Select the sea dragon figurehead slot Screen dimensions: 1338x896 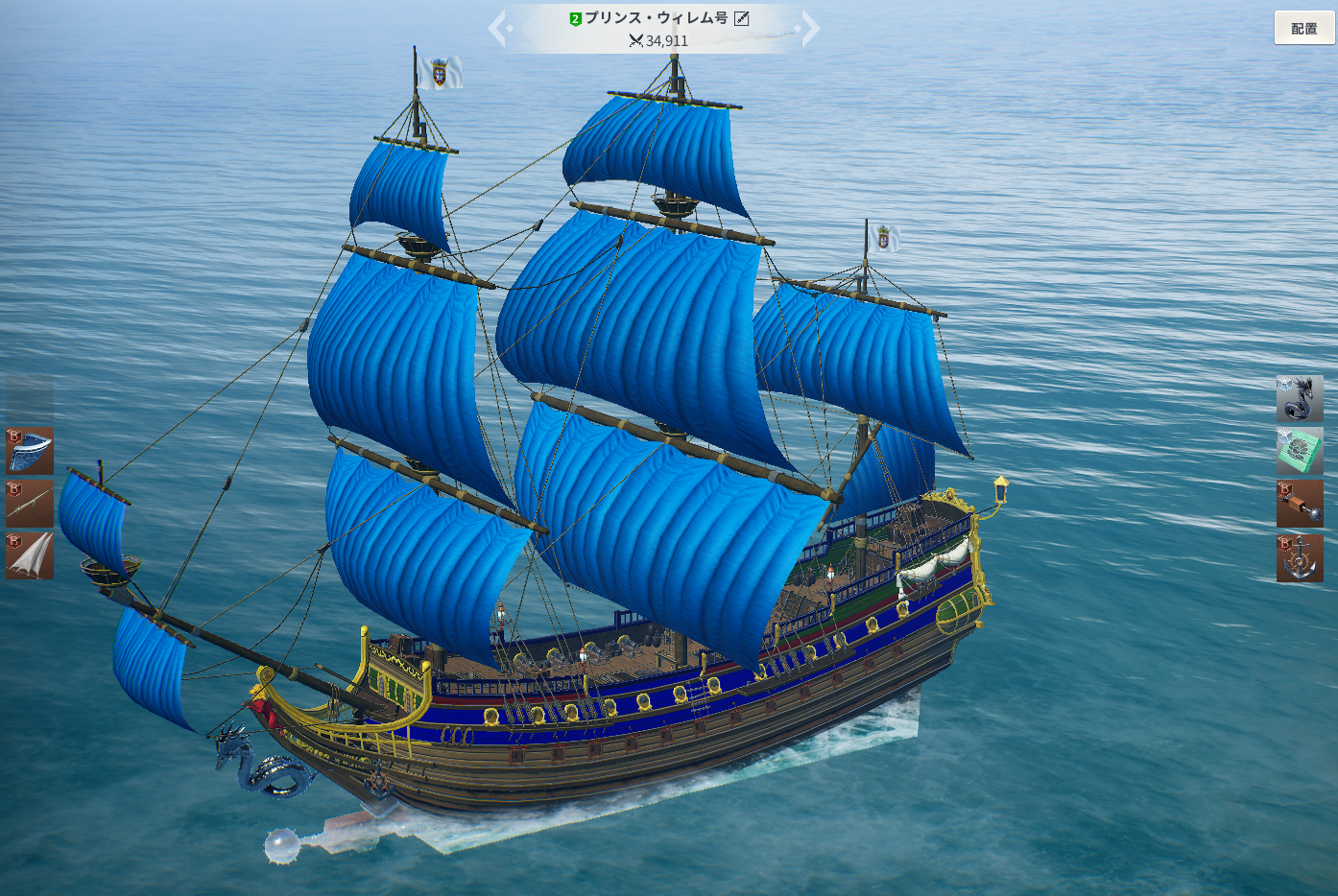1300,398
